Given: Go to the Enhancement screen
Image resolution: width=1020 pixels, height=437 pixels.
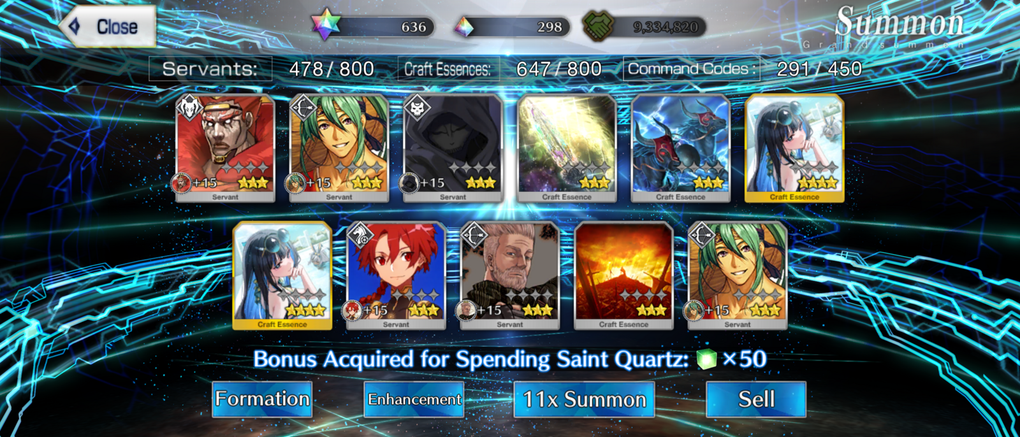Looking at the screenshot, I should tap(414, 399).
